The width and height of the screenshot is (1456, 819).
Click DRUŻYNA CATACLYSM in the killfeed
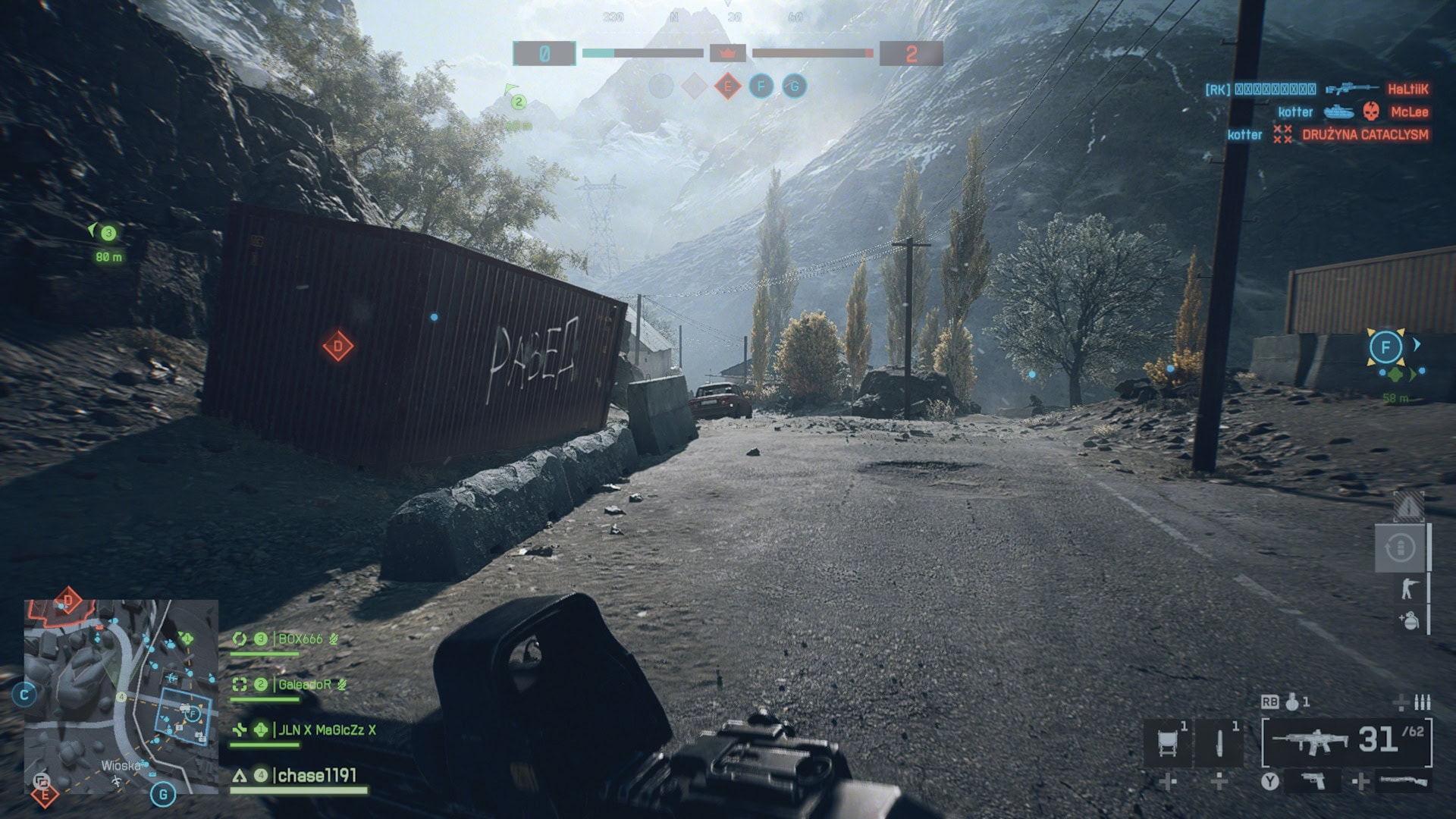point(1366,133)
